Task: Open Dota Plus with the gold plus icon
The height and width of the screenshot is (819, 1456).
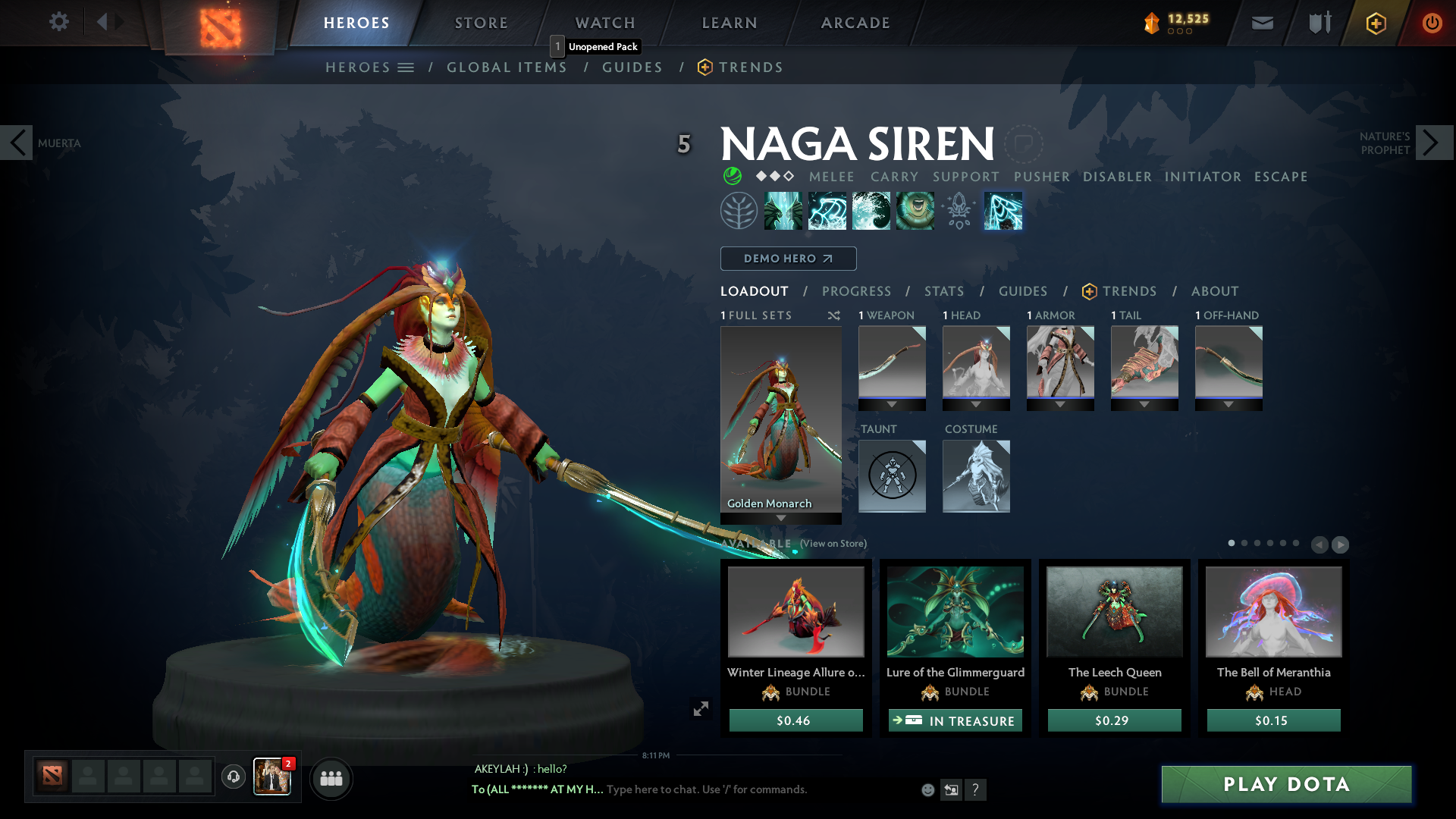Action: tap(1375, 24)
